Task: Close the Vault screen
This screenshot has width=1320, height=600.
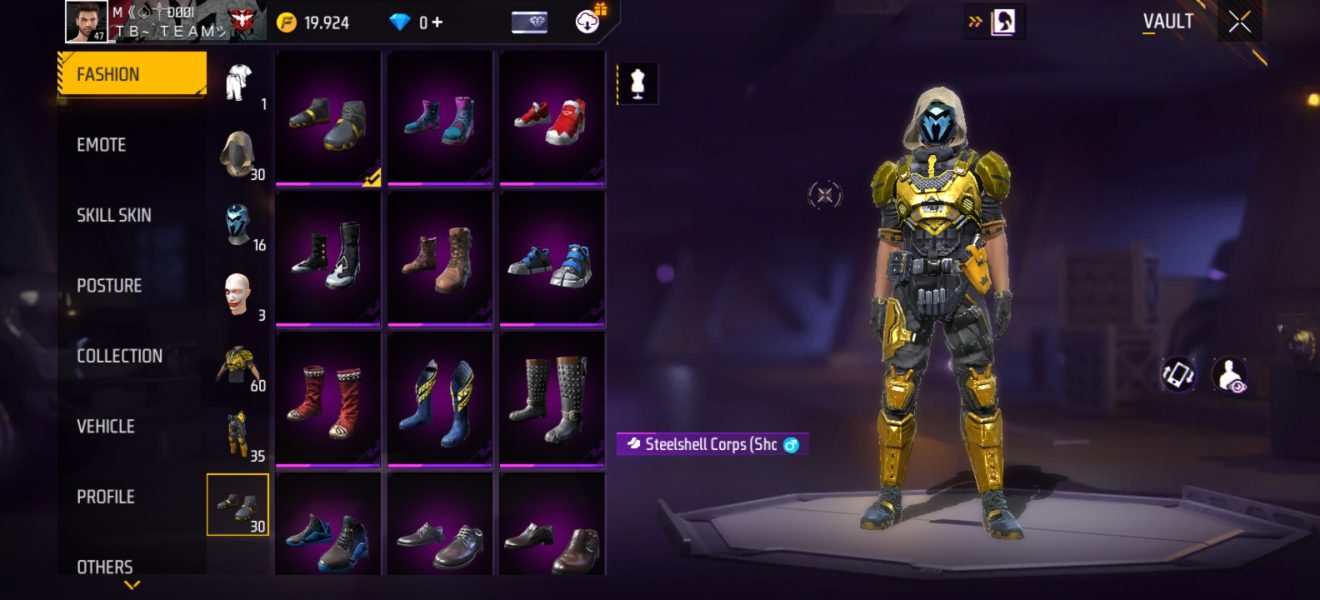Action: (x=1240, y=22)
